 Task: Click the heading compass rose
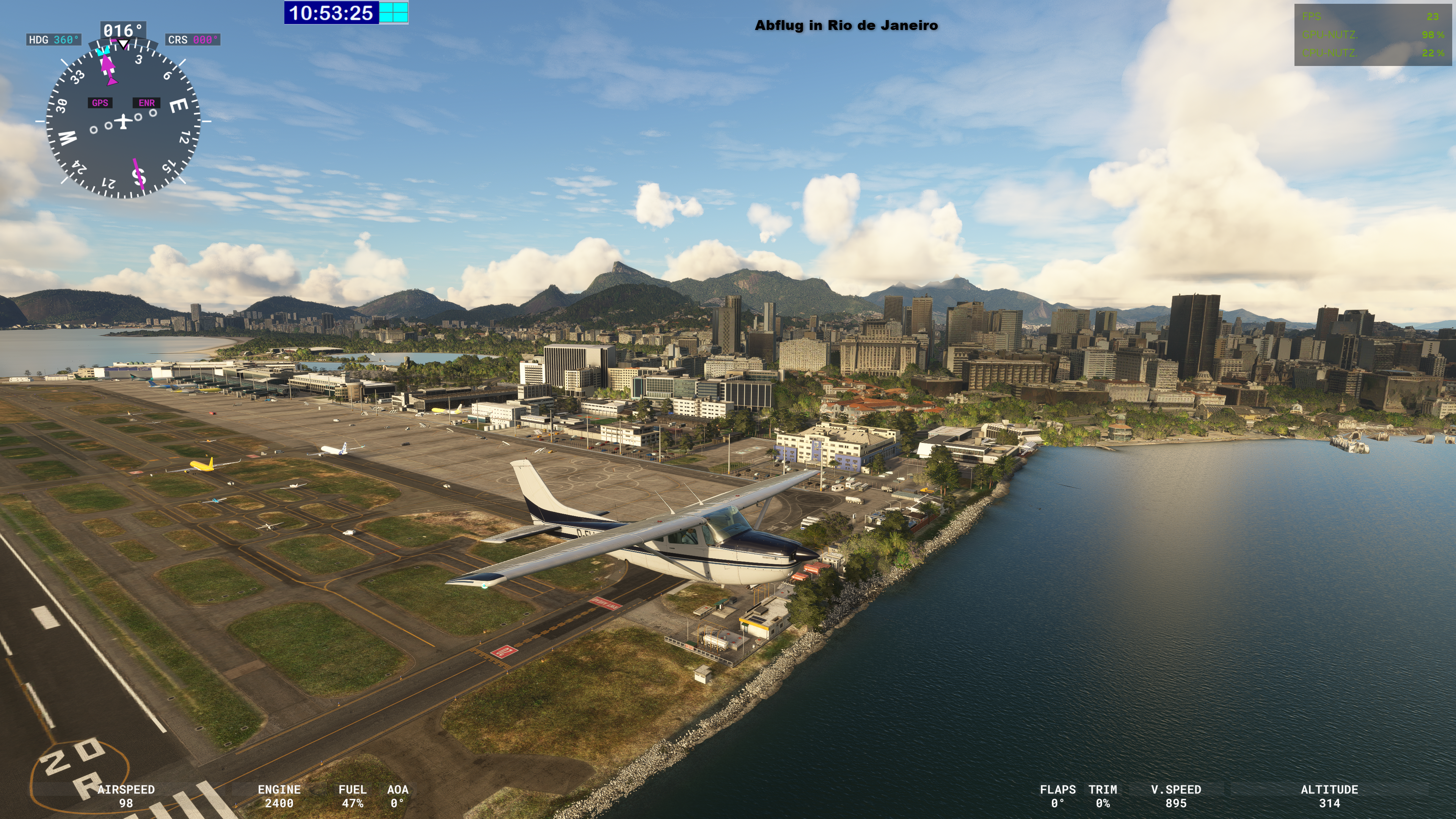(122, 121)
